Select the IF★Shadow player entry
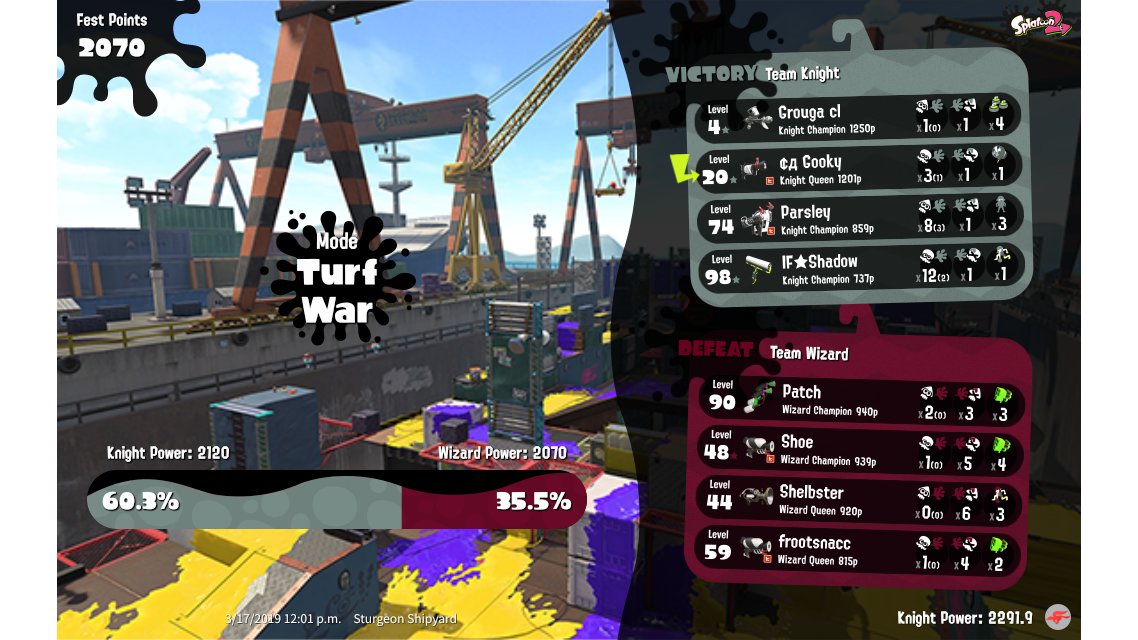Screen dimensions: 1138x640 click(x=860, y=268)
